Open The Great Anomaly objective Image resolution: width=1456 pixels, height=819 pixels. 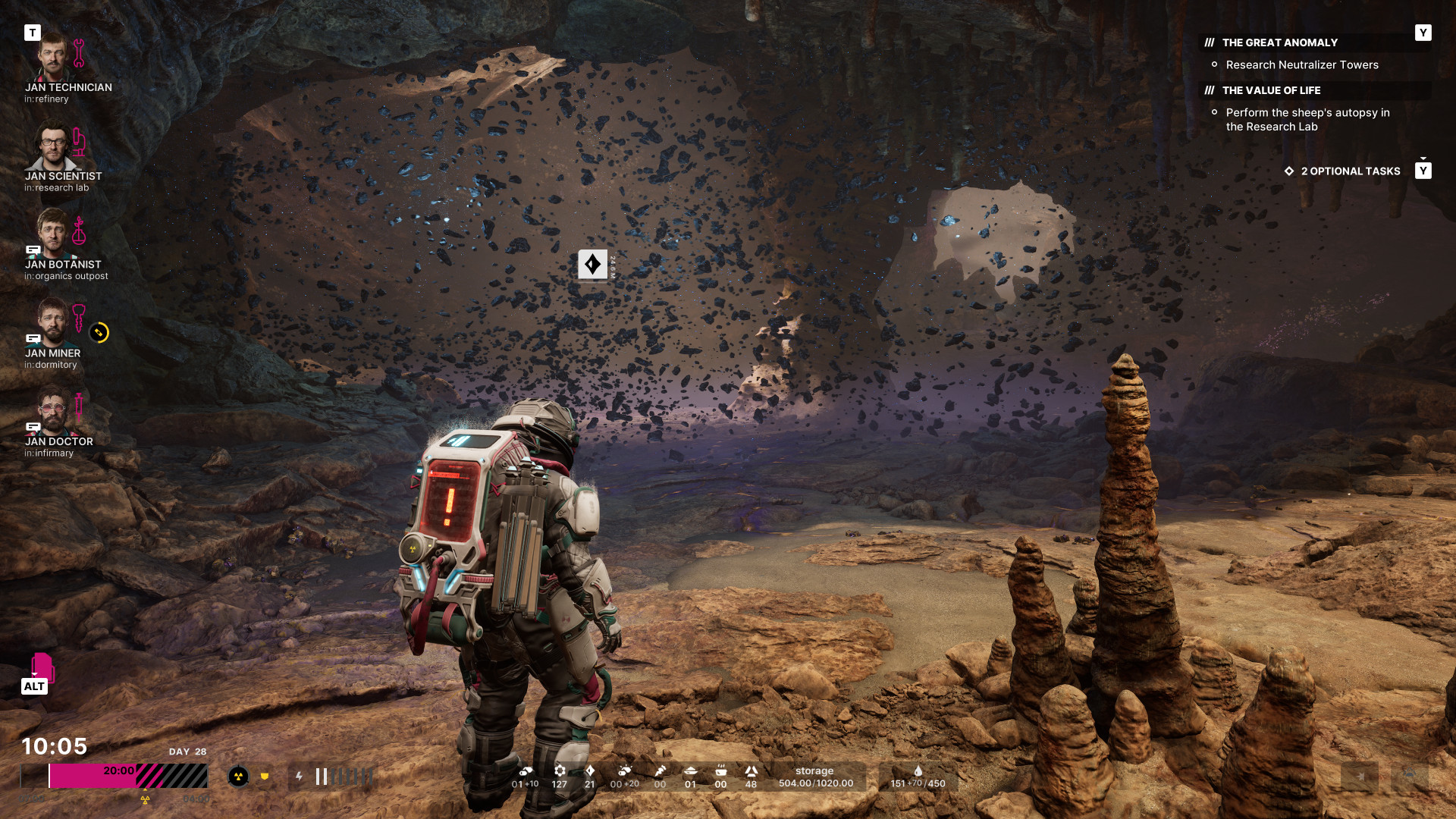[1279, 43]
